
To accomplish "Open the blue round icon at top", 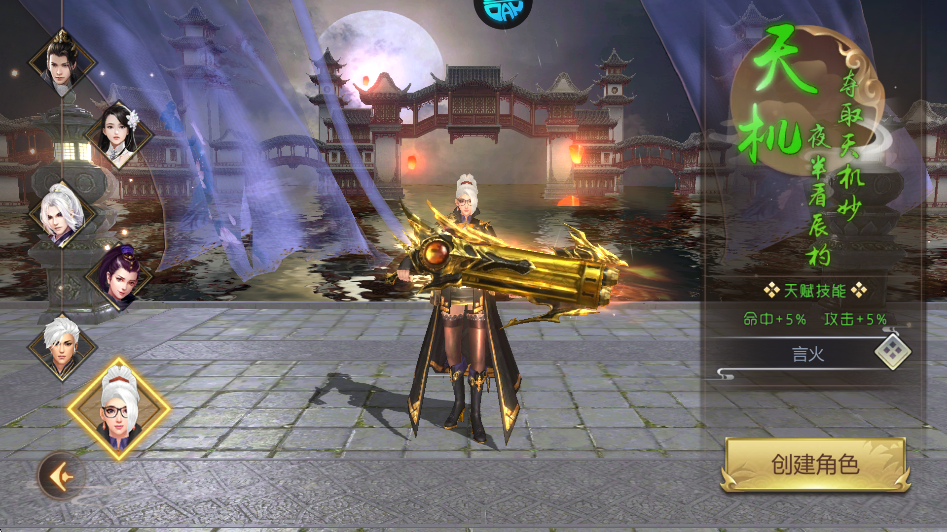I will (x=503, y=10).
